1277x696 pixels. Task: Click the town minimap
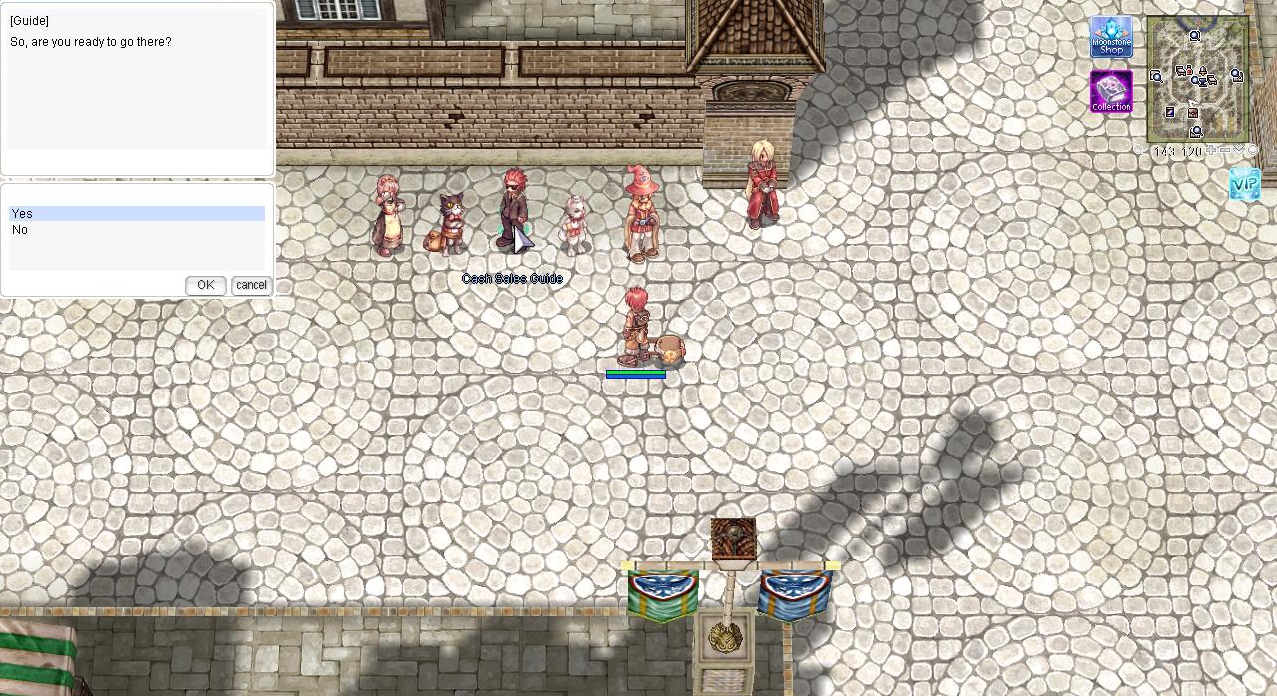tap(1197, 79)
